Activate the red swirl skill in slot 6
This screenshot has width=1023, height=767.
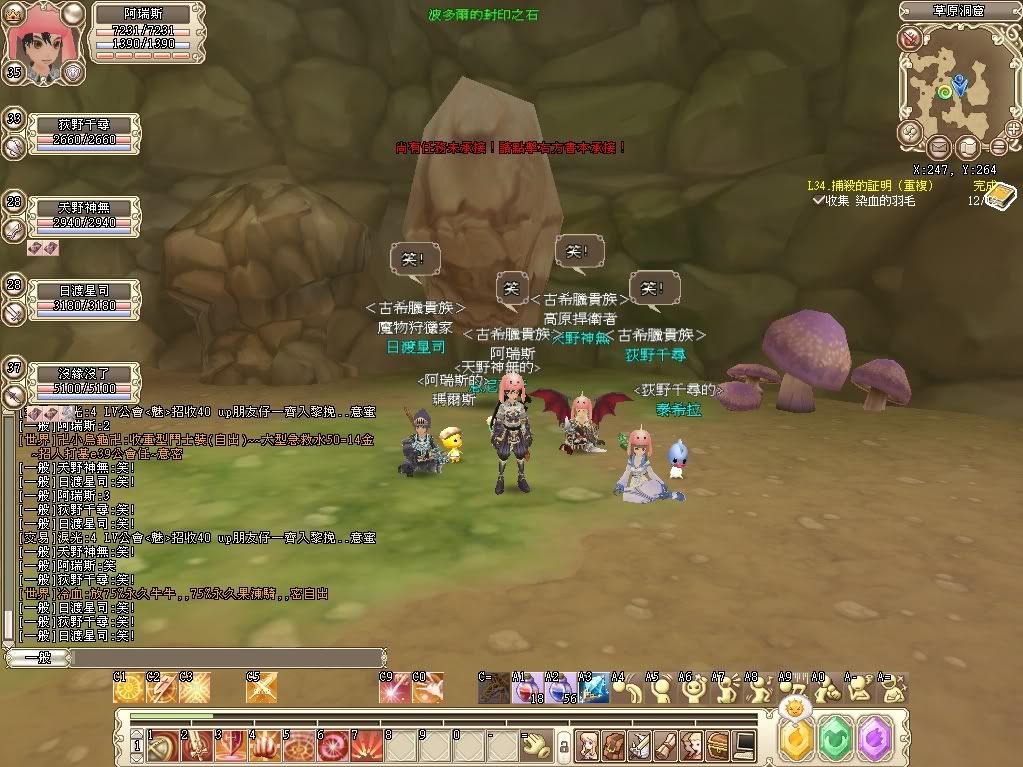tap(332, 745)
